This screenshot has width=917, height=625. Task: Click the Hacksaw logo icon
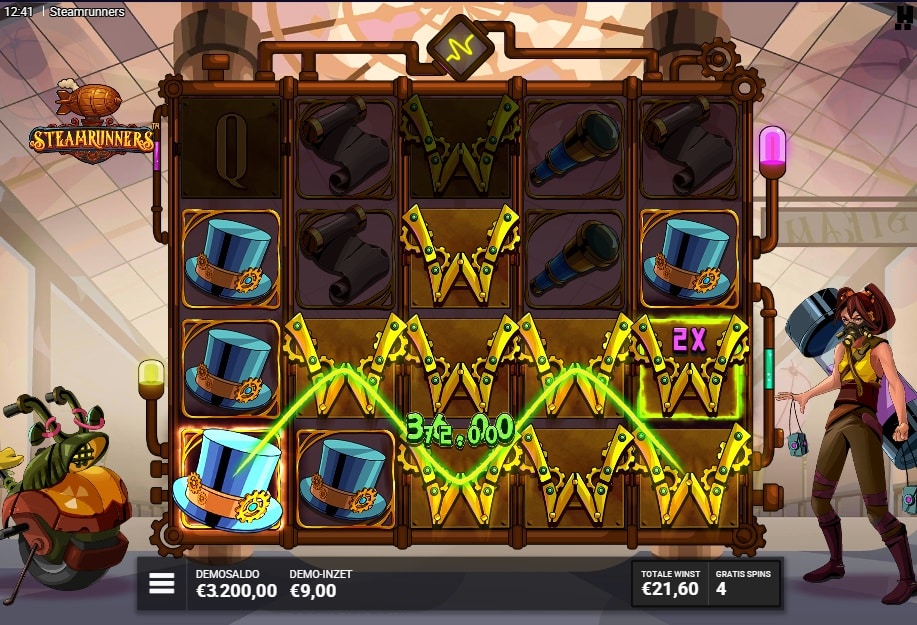(x=905, y=11)
